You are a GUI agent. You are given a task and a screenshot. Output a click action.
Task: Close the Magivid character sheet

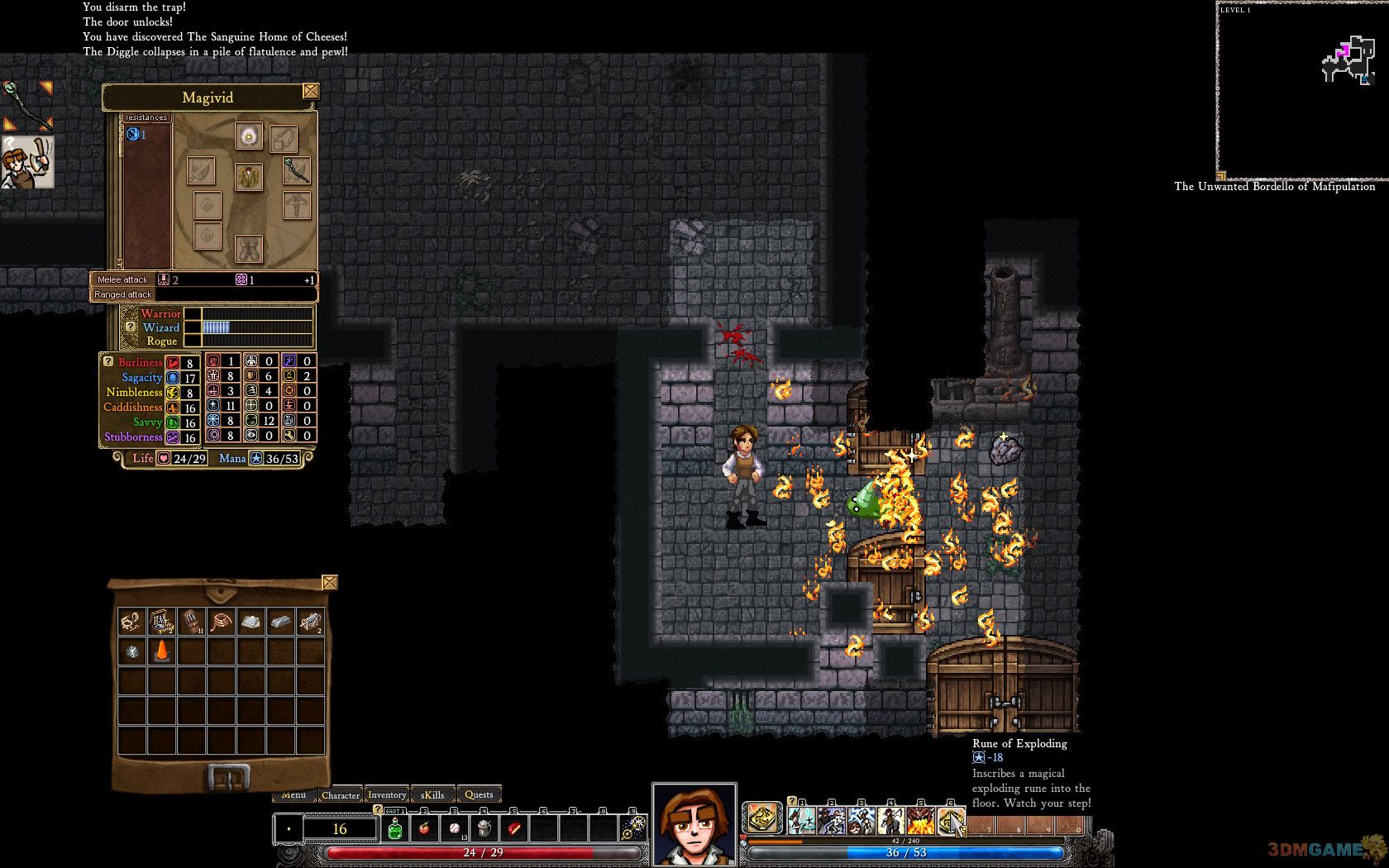click(311, 91)
